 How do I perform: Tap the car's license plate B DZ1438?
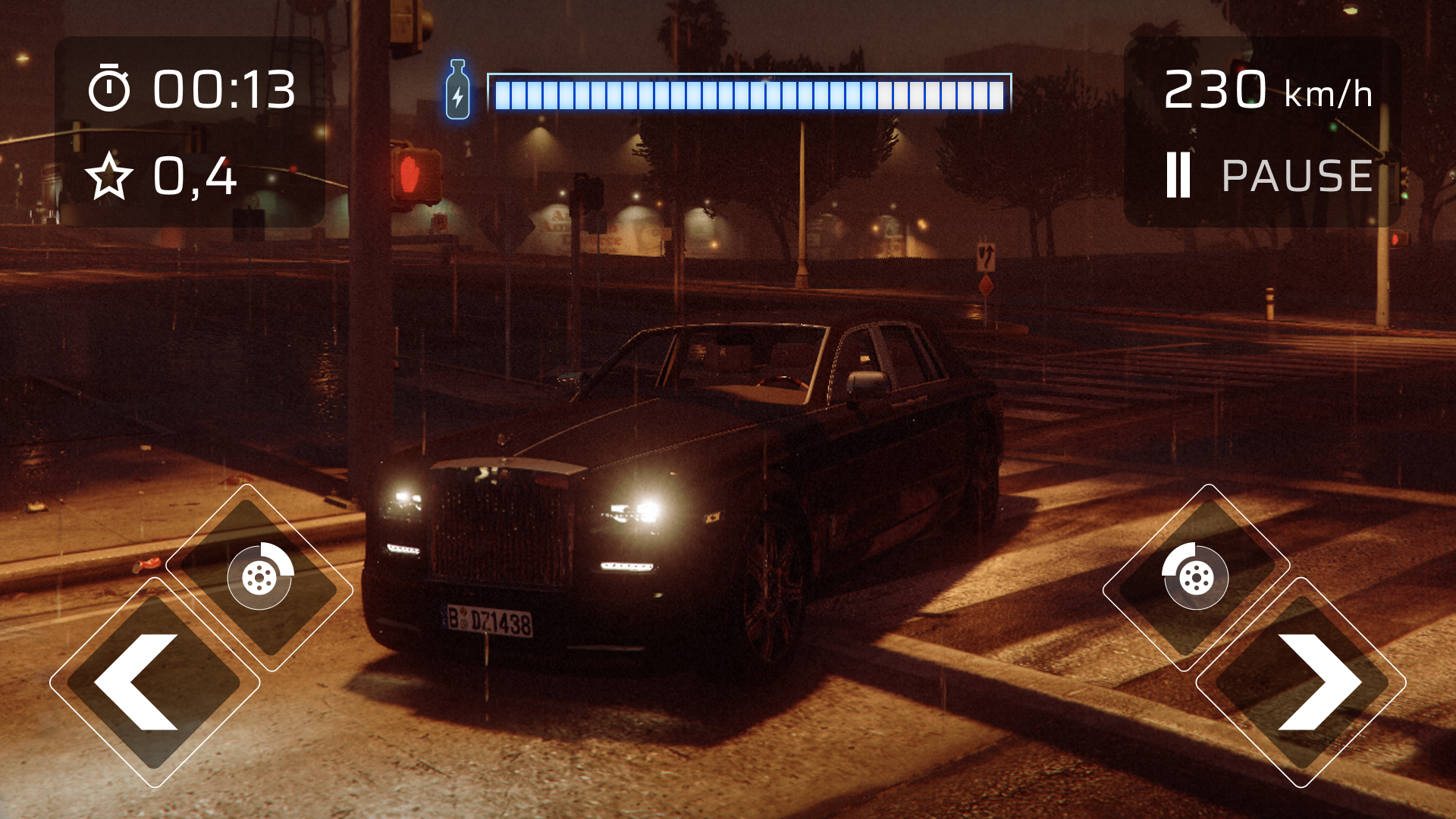(x=486, y=619)
